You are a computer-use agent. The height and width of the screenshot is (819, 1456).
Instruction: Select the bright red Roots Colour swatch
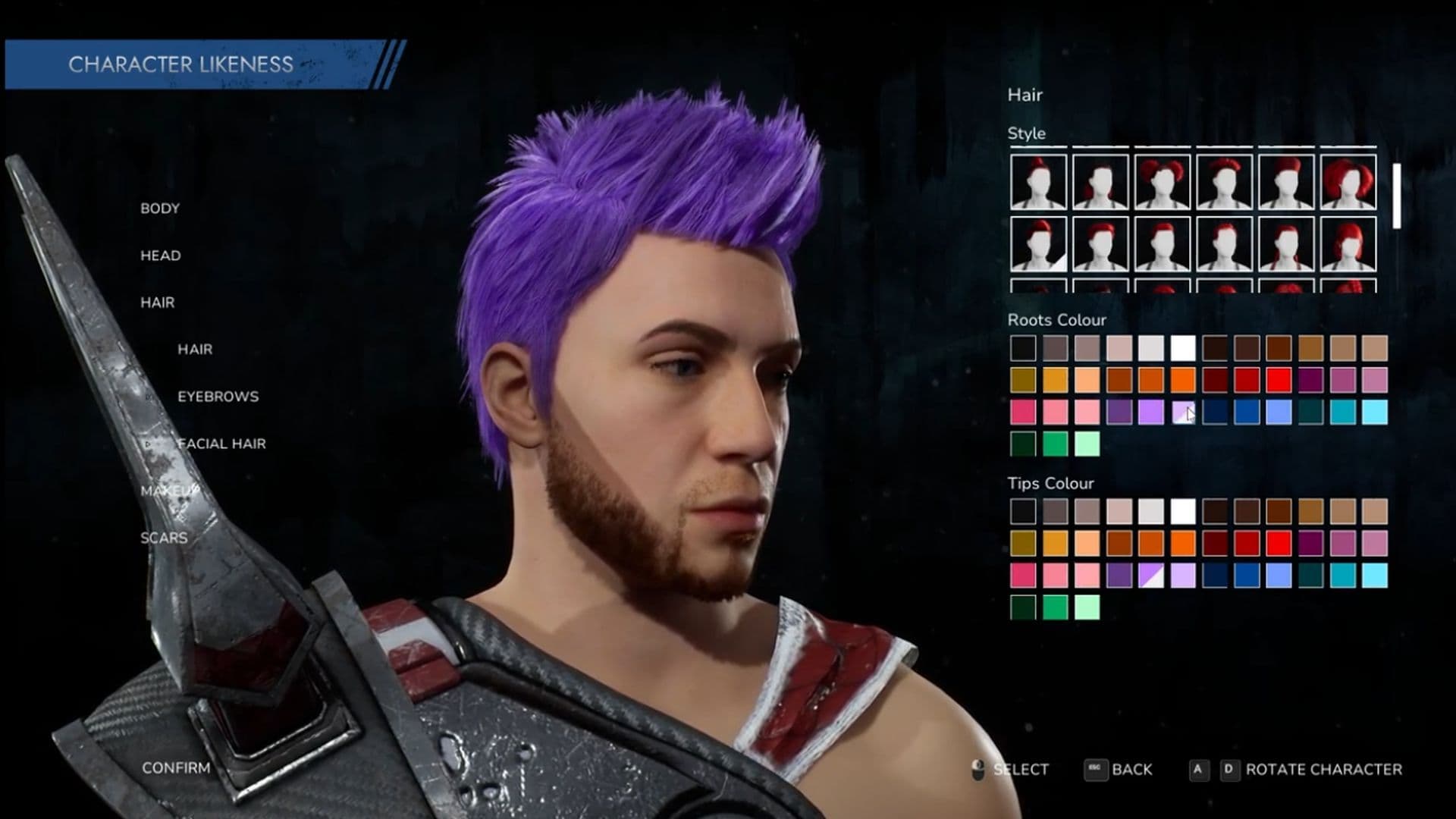(x=1279, y=378)
